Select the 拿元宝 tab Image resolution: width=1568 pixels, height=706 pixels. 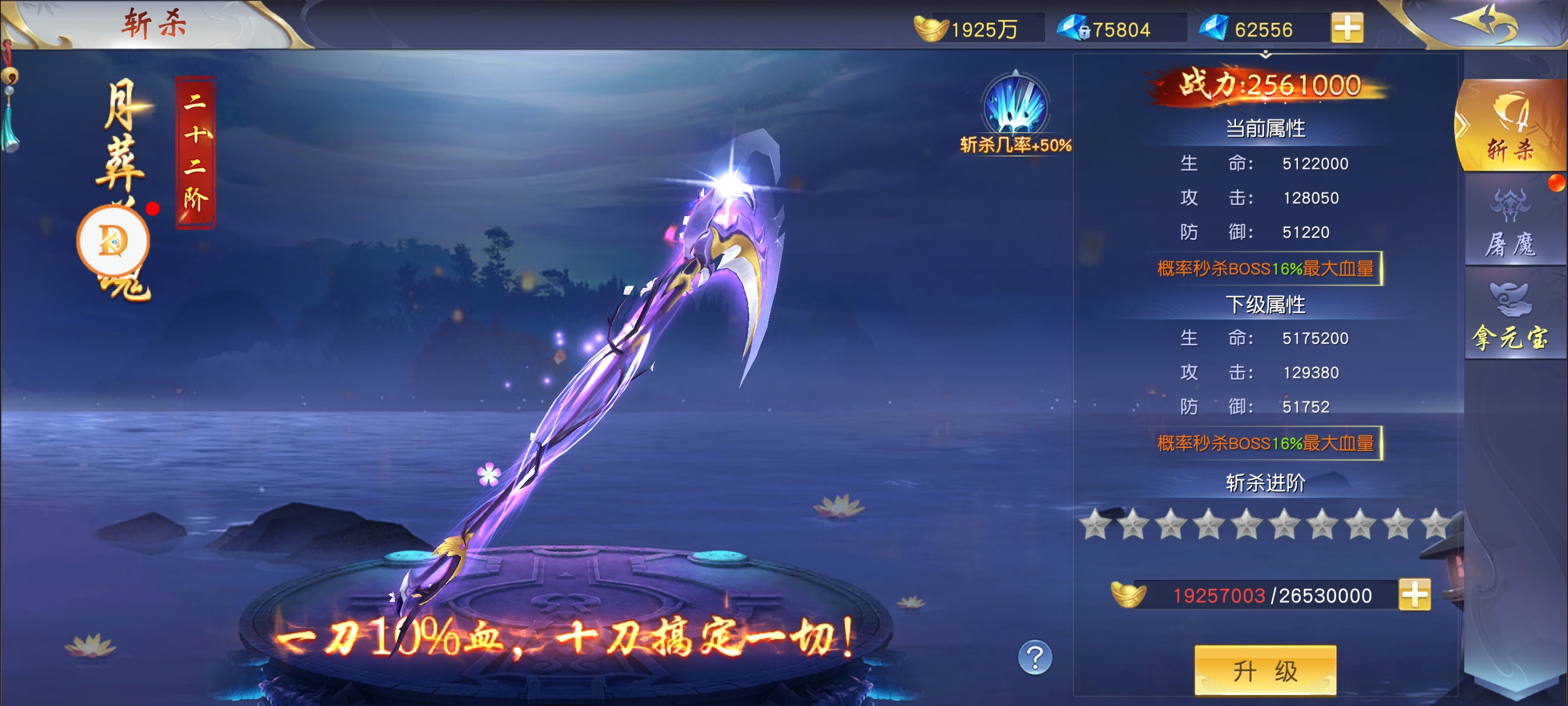pos(1511,317)
